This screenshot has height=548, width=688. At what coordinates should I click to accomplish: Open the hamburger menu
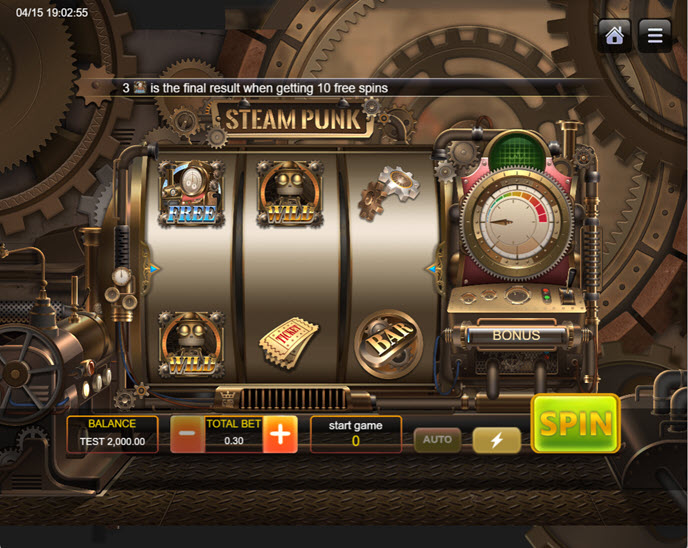coord(655,36)
